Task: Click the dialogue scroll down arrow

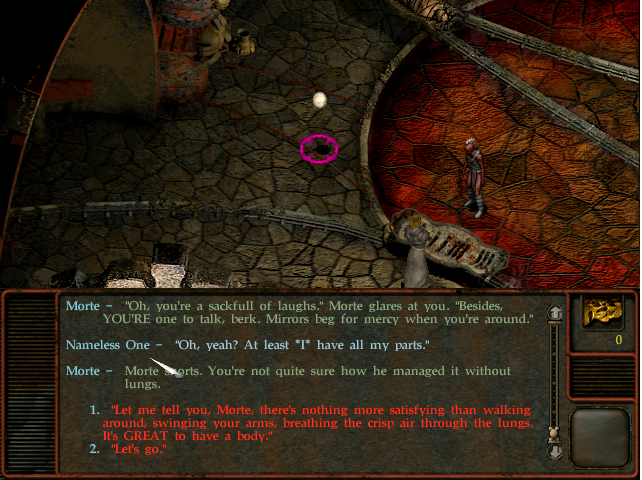Action: tap(553, 450)
